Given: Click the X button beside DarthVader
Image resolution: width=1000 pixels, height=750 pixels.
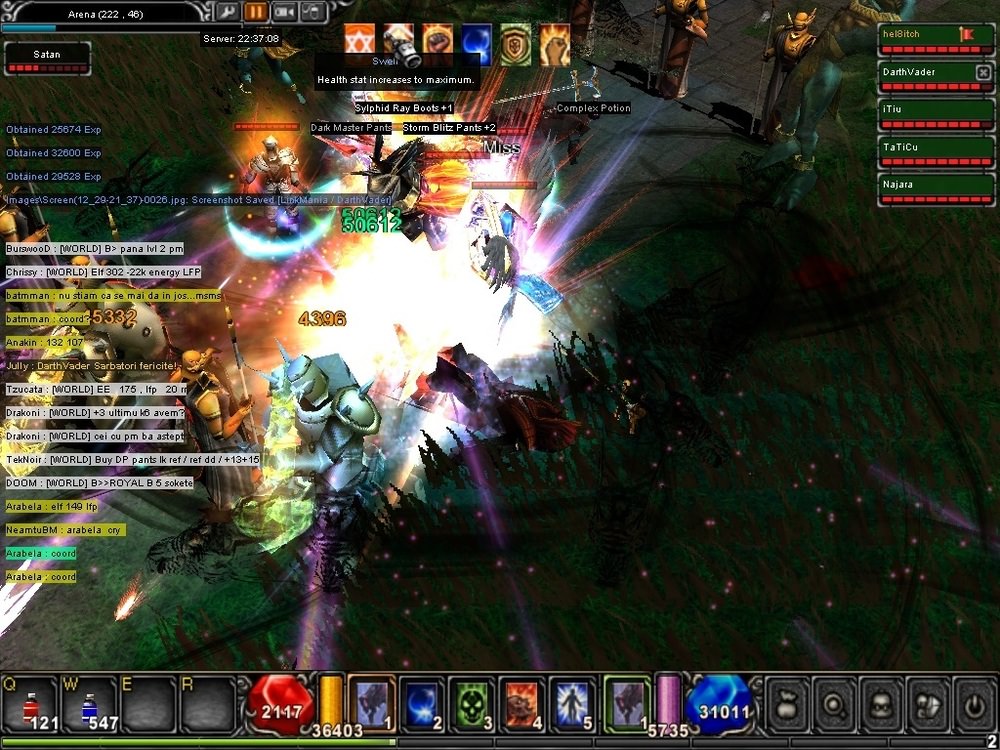Looking at the screenshot, I should (x=982, y=72).
